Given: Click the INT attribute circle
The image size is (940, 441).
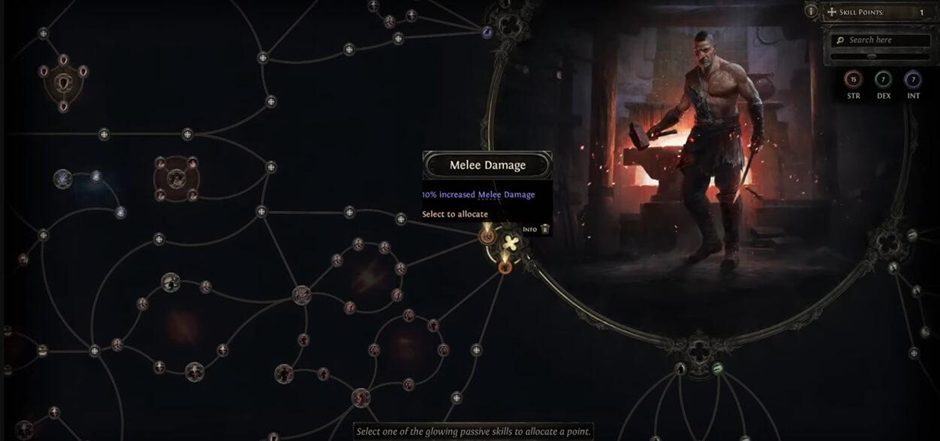Looking at the screenshot, I should 912,79.
